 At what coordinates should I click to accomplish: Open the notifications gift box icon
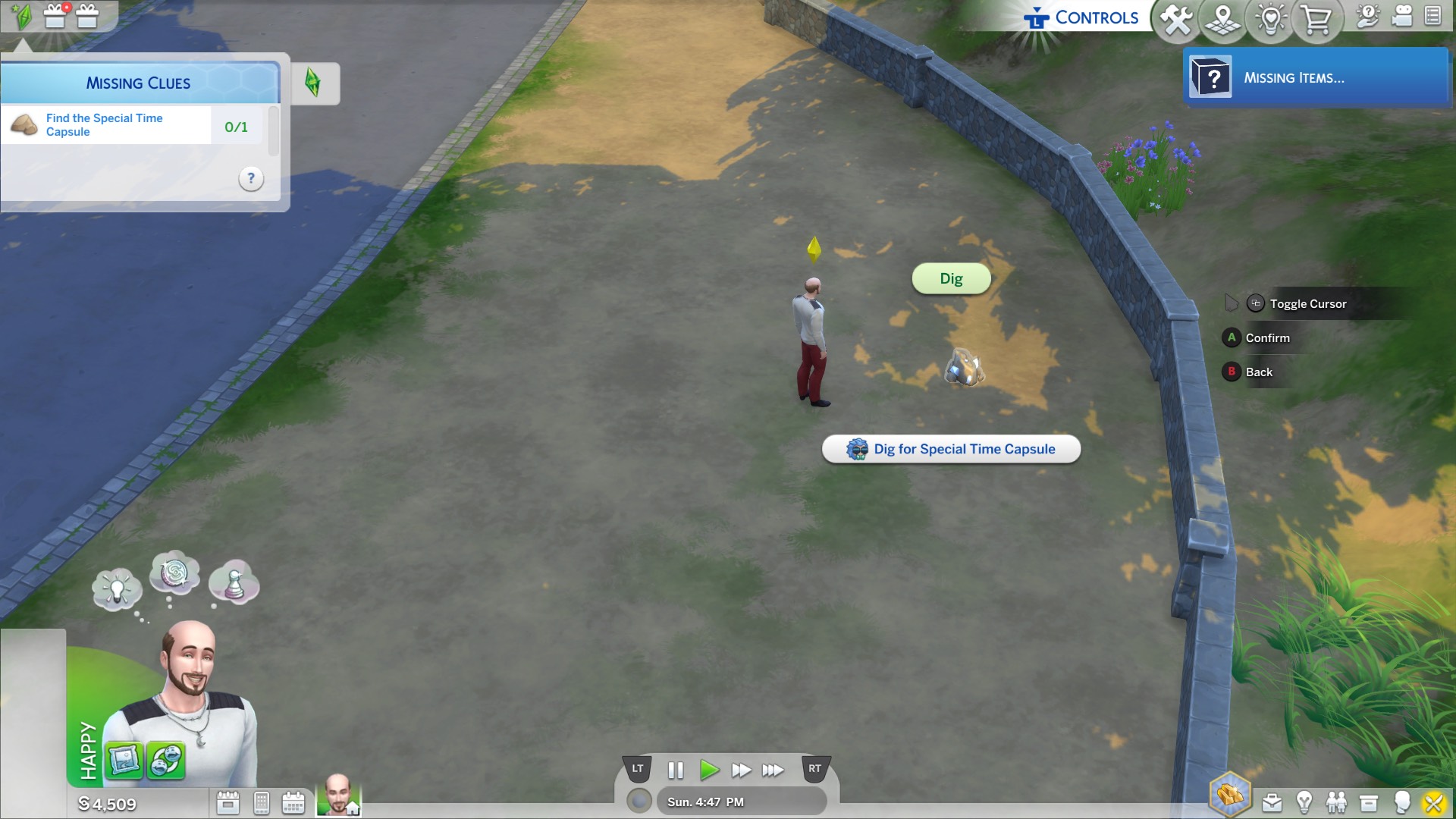pyautogui.click(x=55, y=17)
